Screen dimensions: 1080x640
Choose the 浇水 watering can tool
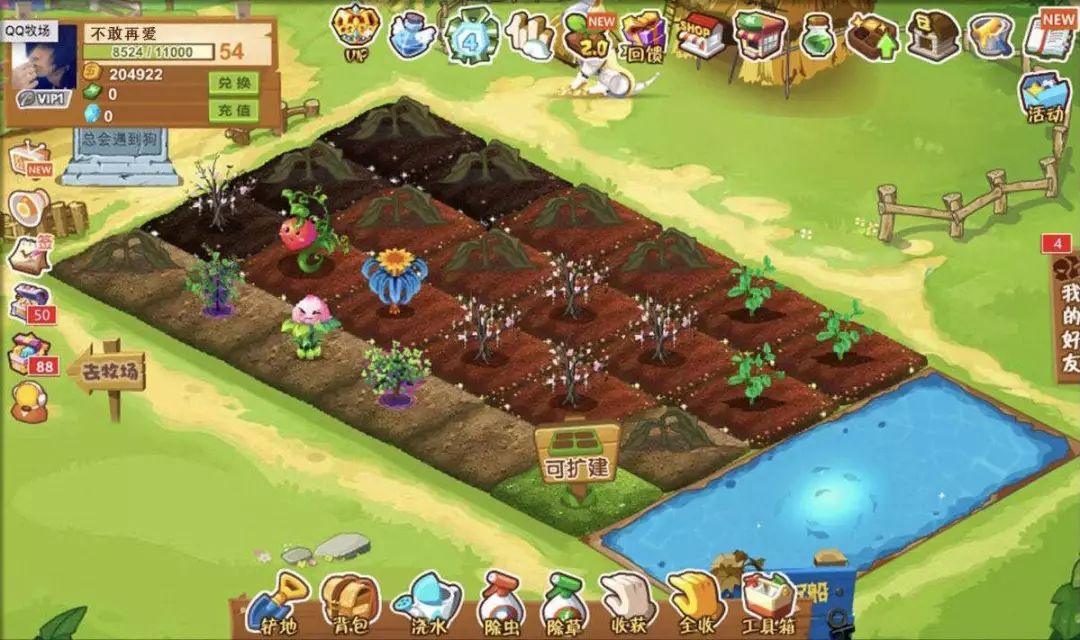pyautogui.click(x=426, y=603)
